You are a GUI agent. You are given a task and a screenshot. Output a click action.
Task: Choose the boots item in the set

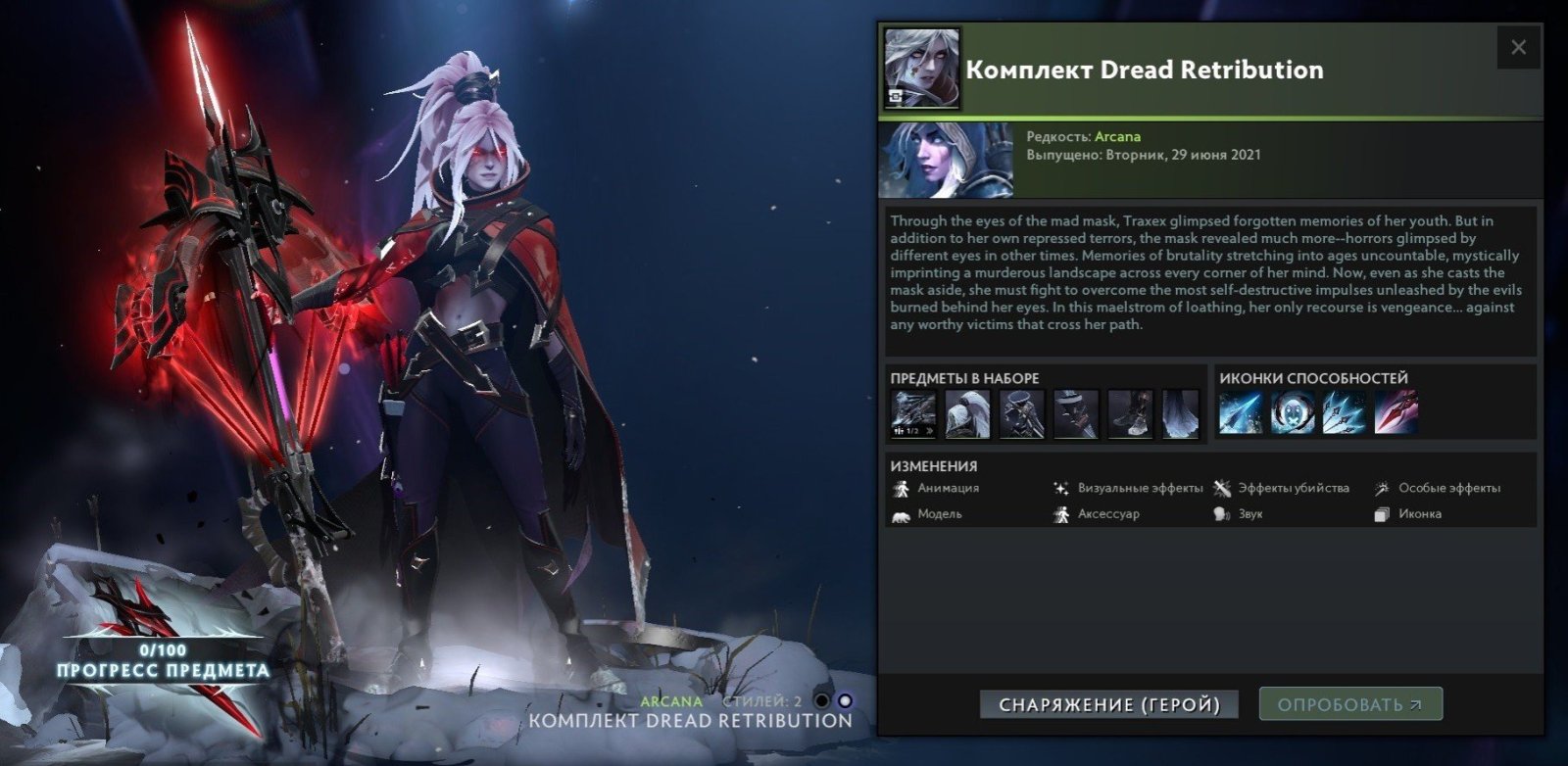point(1129,413)
